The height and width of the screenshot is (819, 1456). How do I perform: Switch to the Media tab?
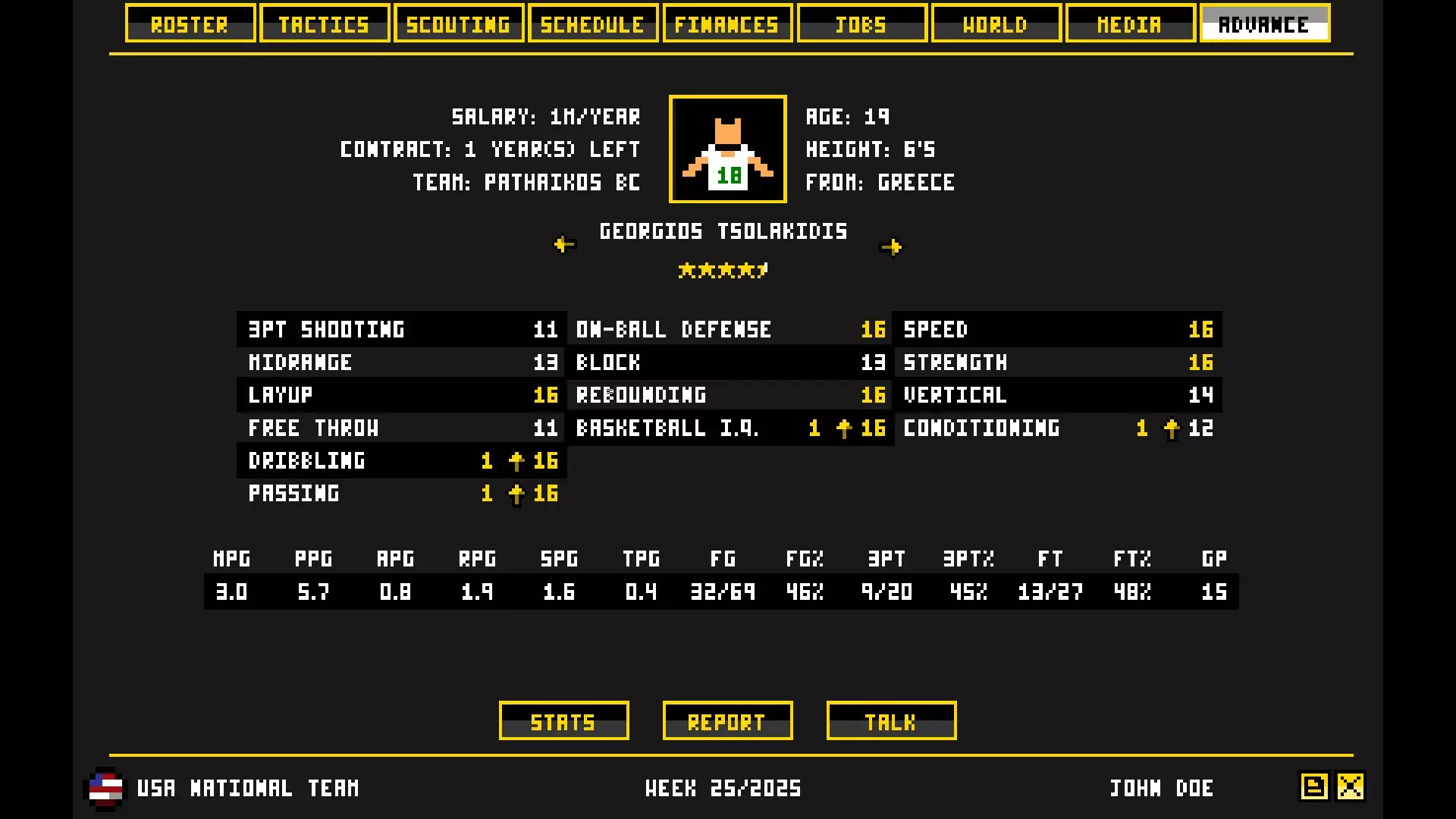(x=1130, y=23)
